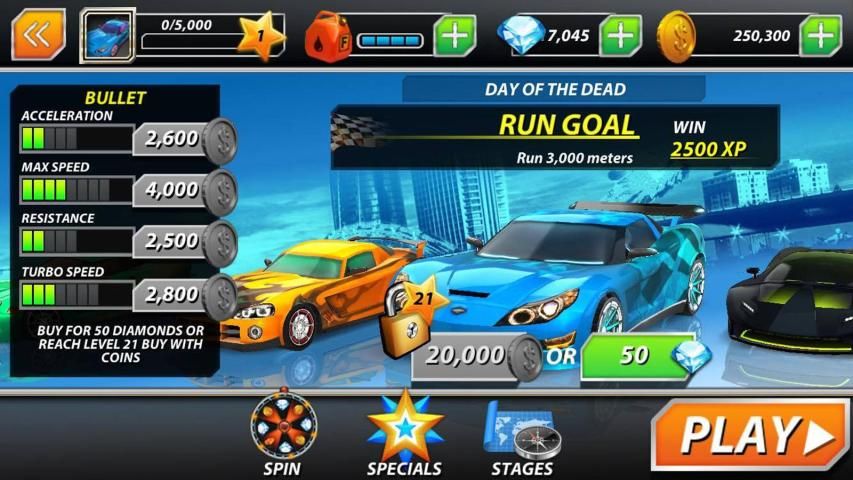
Task: Unlock the car for 50 diamonds
Action: 647,356
